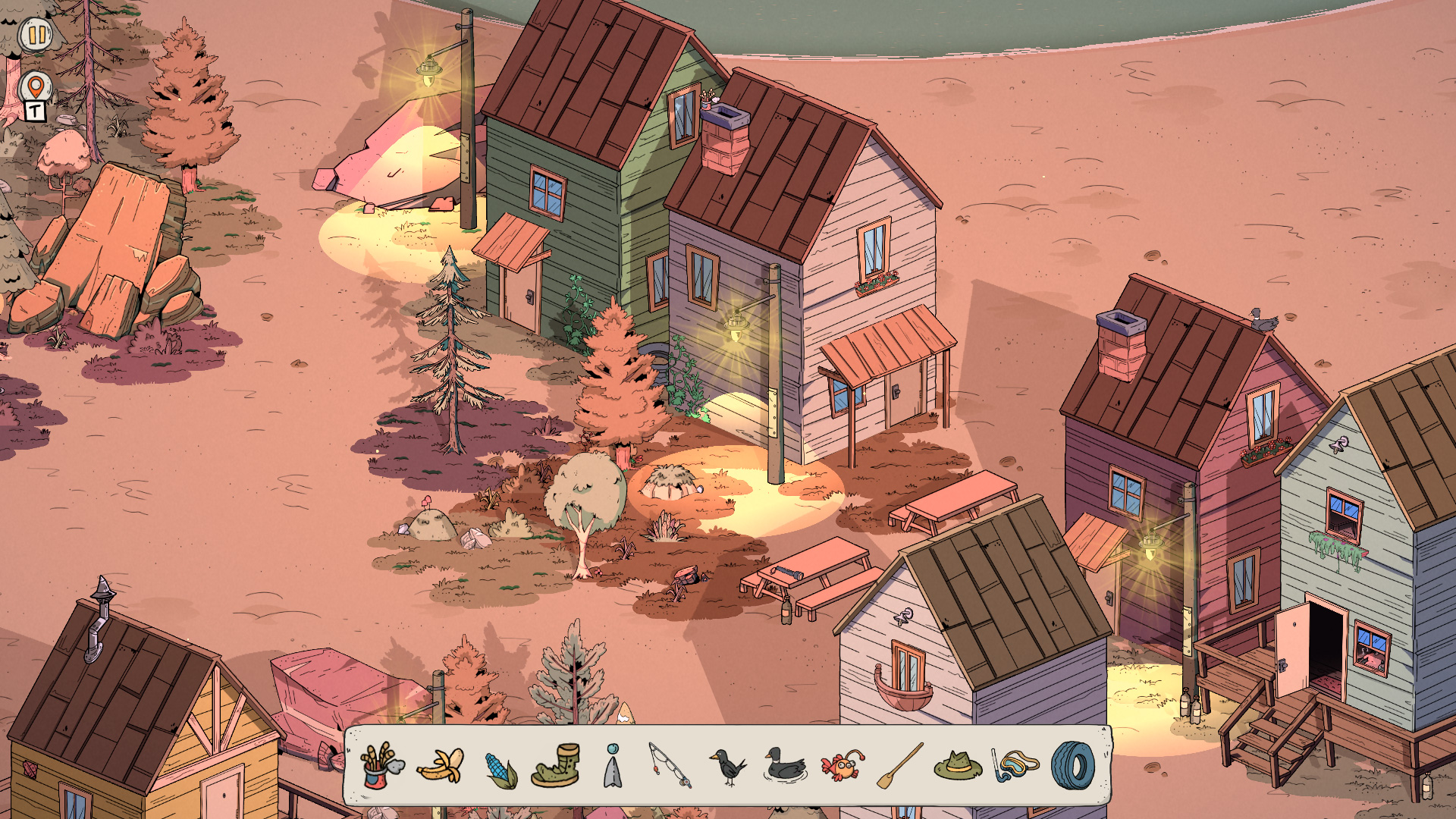The height and width of the screenshot is (819, 1456).
Task: Pick the blue tire item
Action: [x=1072, y=766]
